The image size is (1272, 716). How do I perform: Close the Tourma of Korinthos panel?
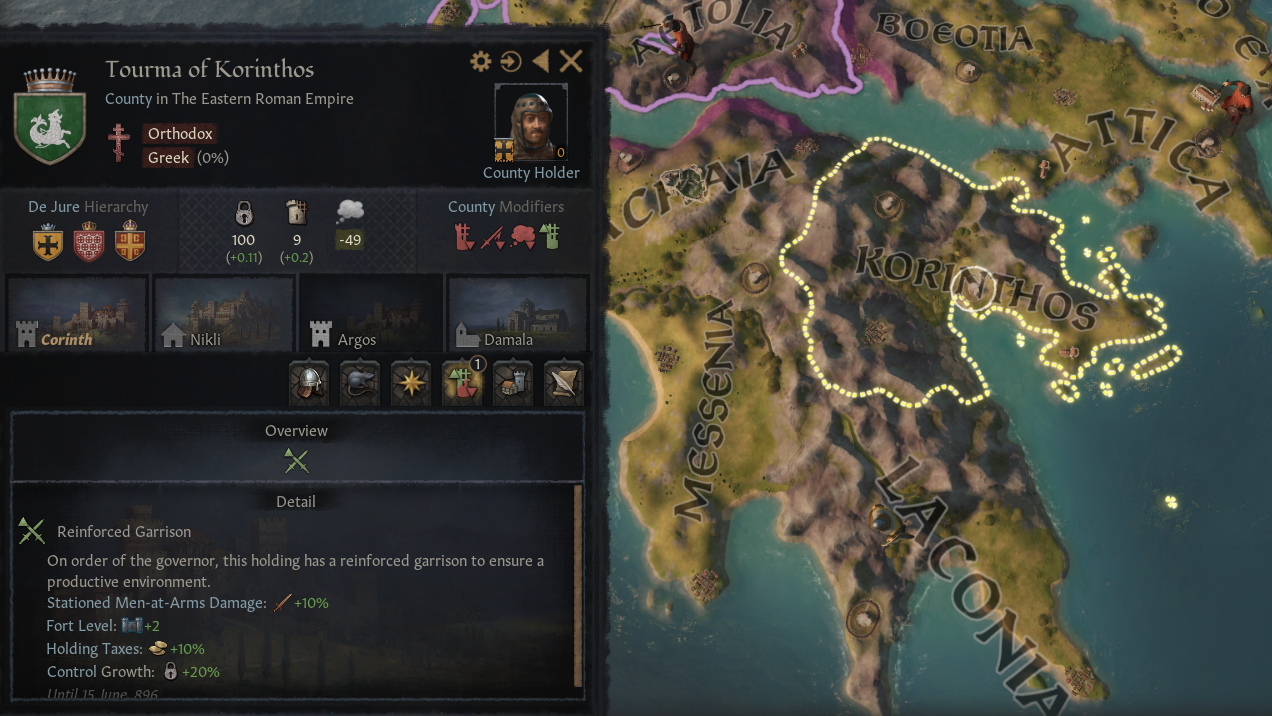point(571,62)
